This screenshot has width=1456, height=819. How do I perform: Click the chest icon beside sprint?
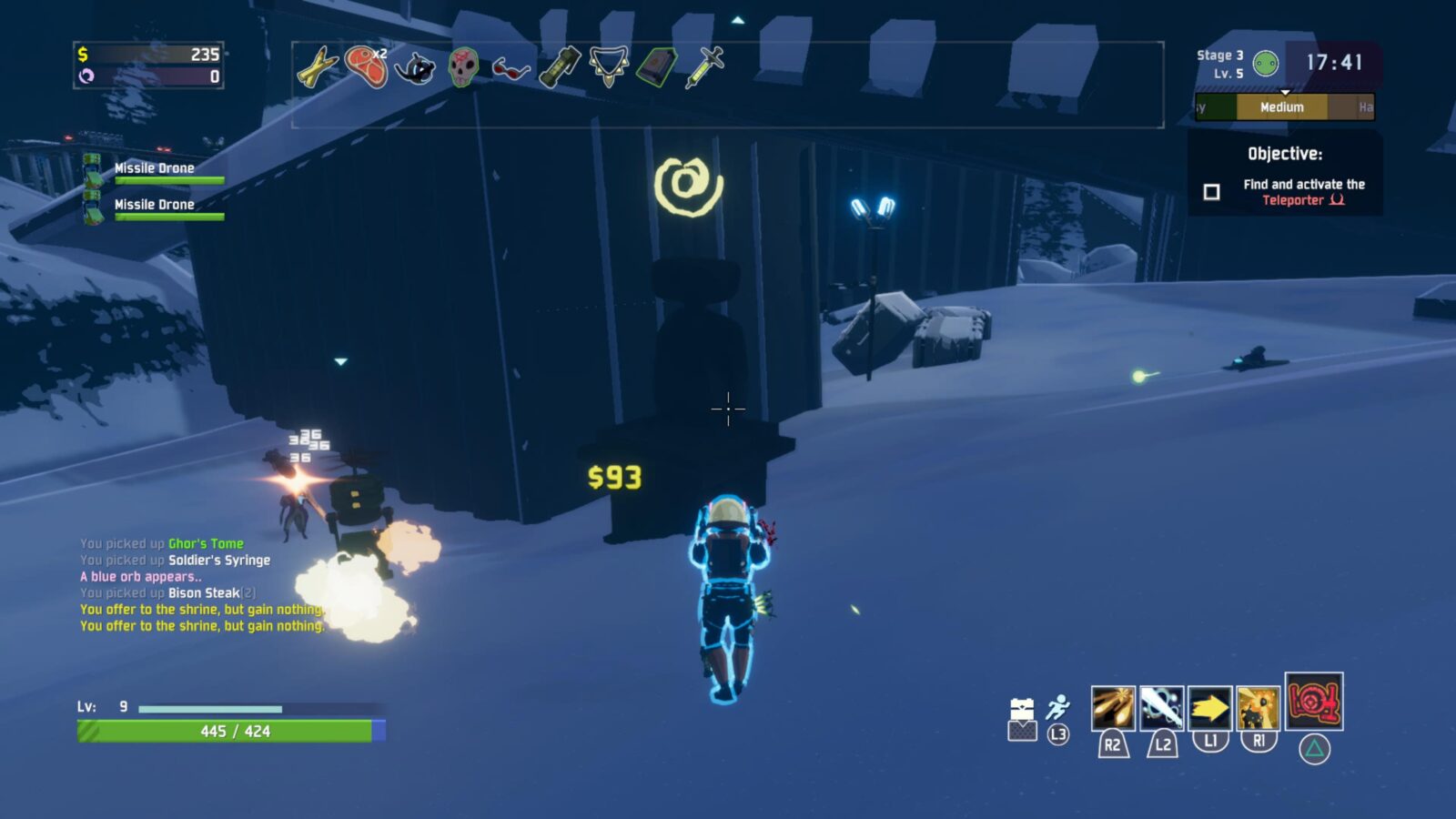coord(1022,709)
